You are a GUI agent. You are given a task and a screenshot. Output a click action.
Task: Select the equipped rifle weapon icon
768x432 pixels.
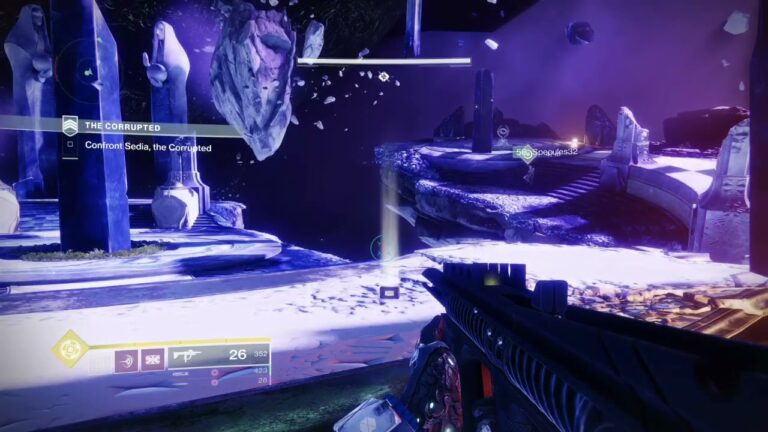coord(188,355)
